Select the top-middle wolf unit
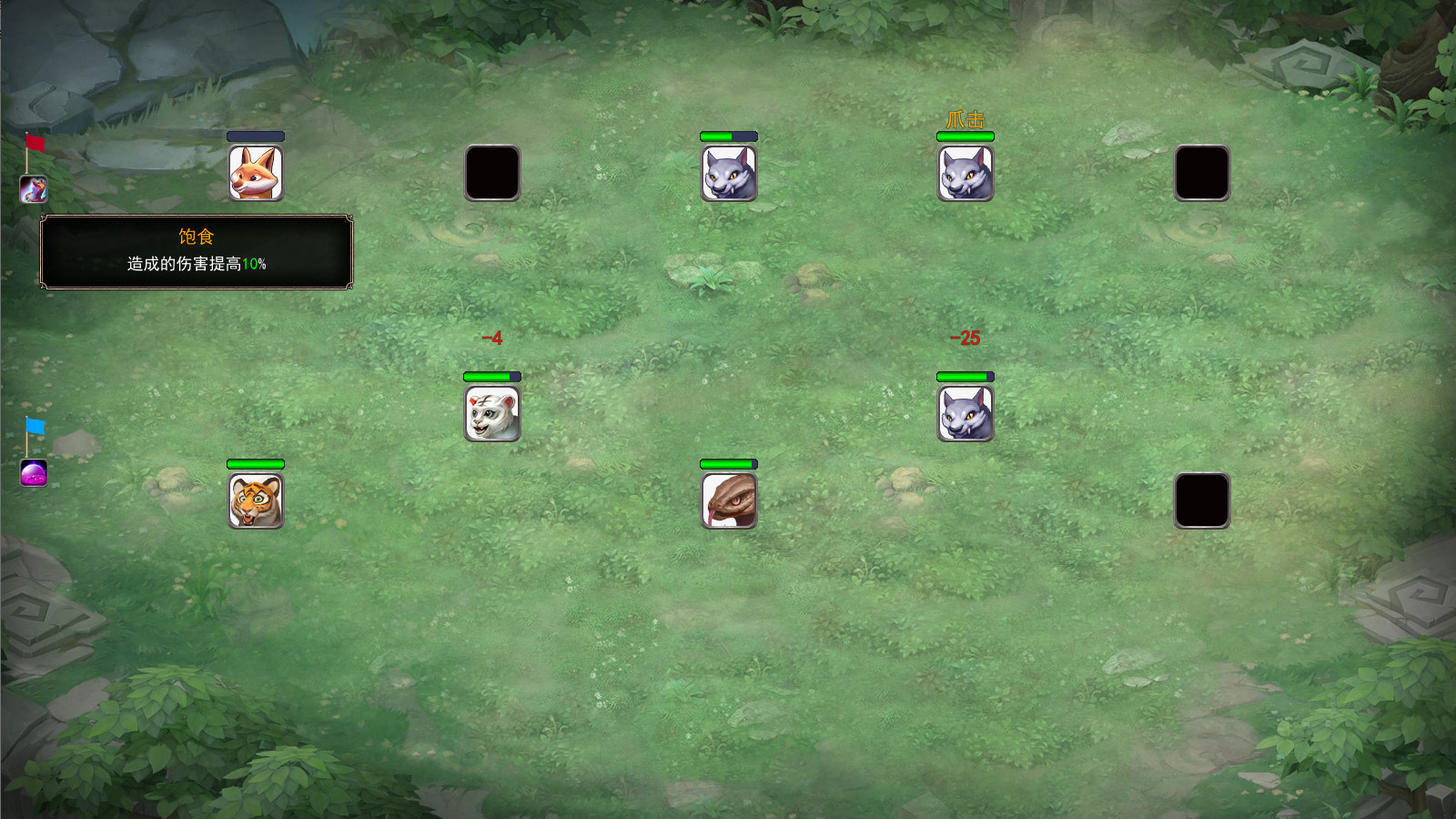This screenshot has height=819, width=1456. tap(726, 173)
